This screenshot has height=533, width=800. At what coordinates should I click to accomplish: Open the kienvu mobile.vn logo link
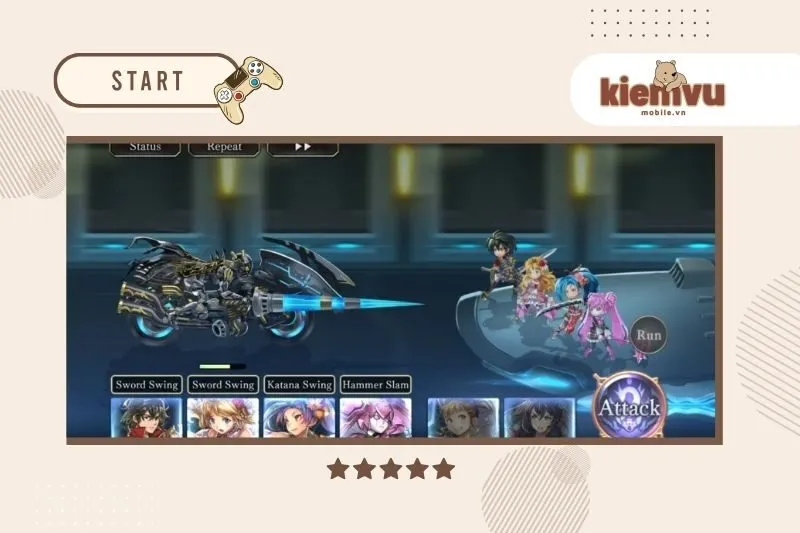click(x=662, y=93)
